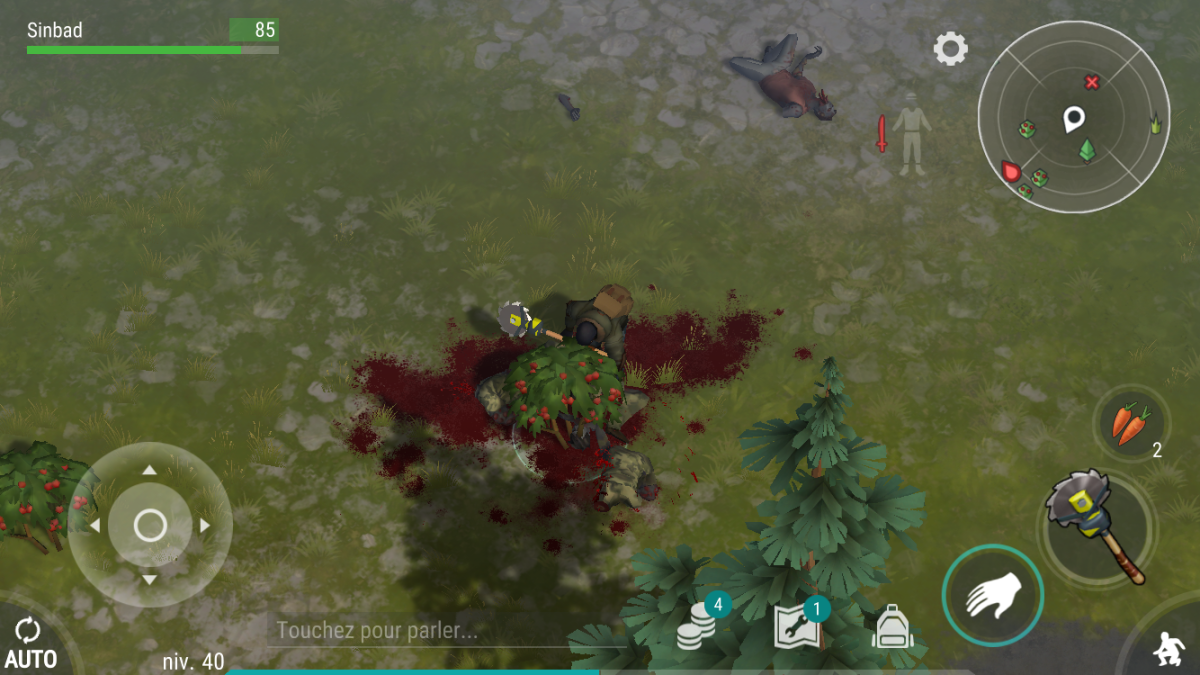Tap the joystick up arrow
The width and height of the screenshot is (1200, 675).
[150, 469]
